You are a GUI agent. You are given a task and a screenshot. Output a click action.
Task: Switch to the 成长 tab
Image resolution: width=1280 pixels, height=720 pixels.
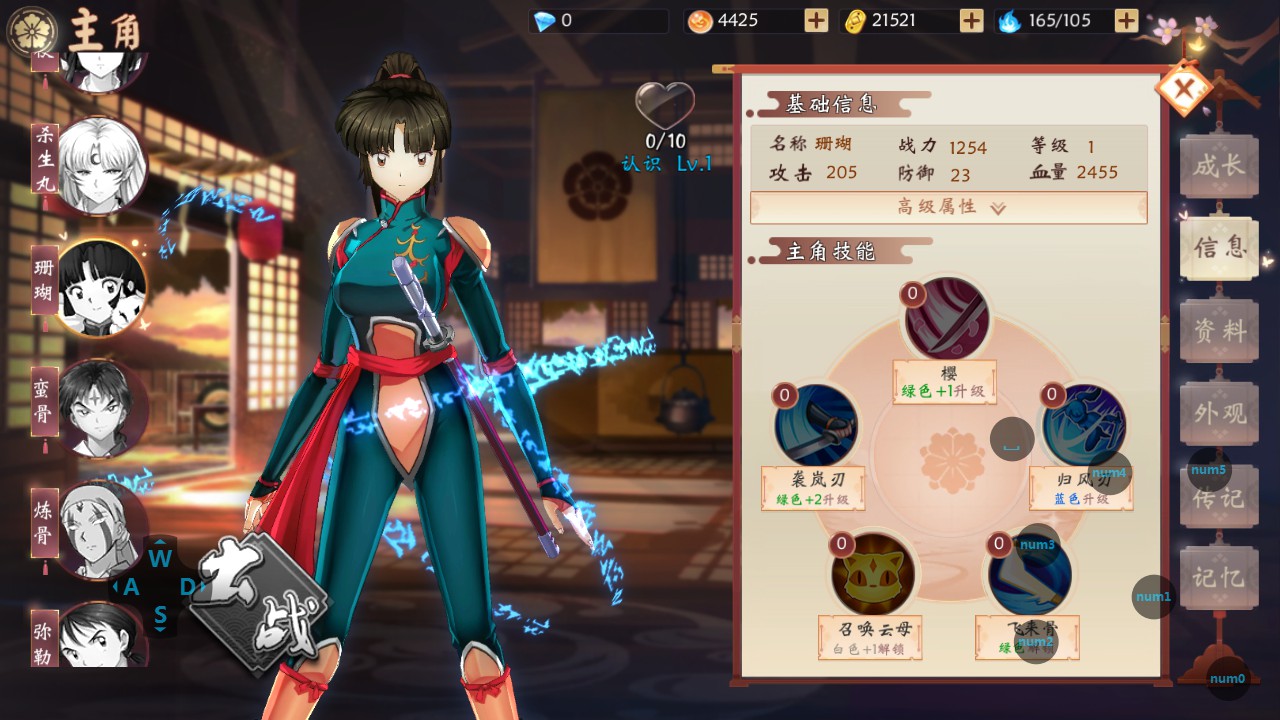click(1218, 166)
